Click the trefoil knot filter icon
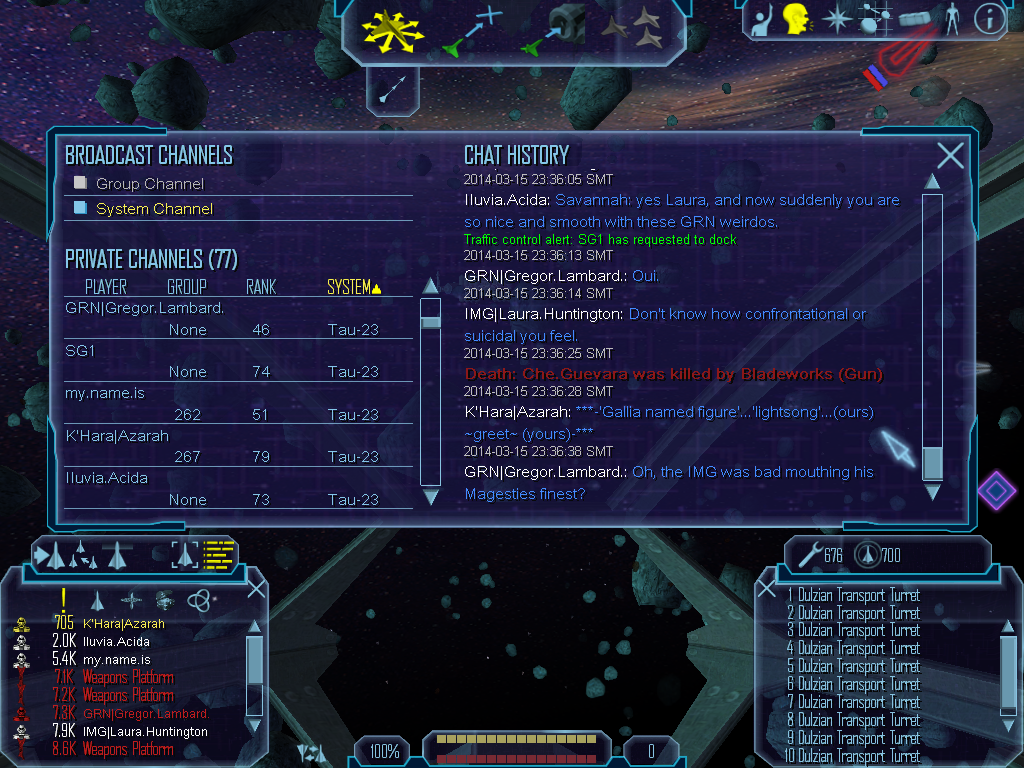Image resolution: width=1024 pixels, height=768 pixels. pos(199,599)
